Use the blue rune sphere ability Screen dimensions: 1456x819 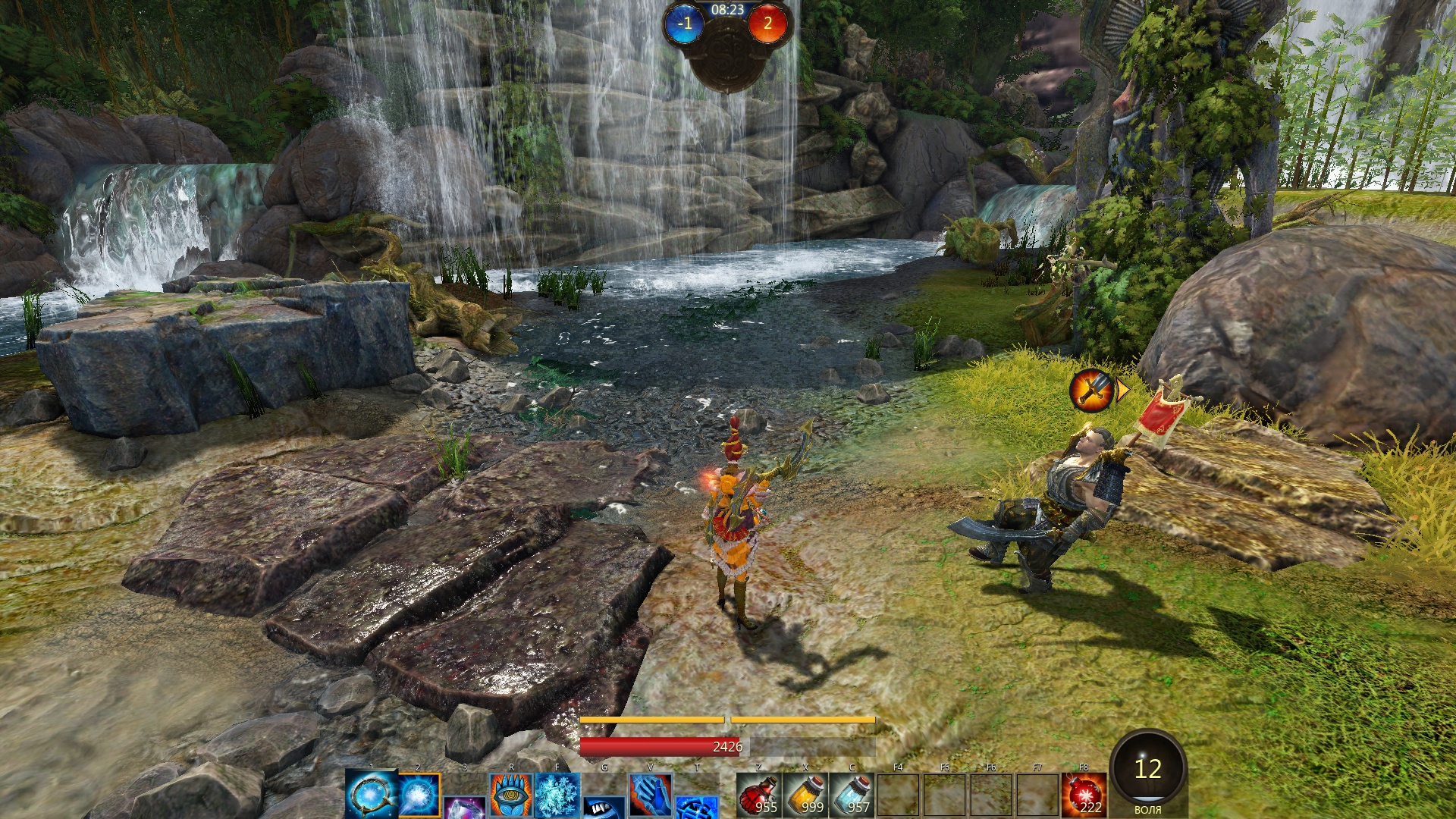tap(696, 808)
